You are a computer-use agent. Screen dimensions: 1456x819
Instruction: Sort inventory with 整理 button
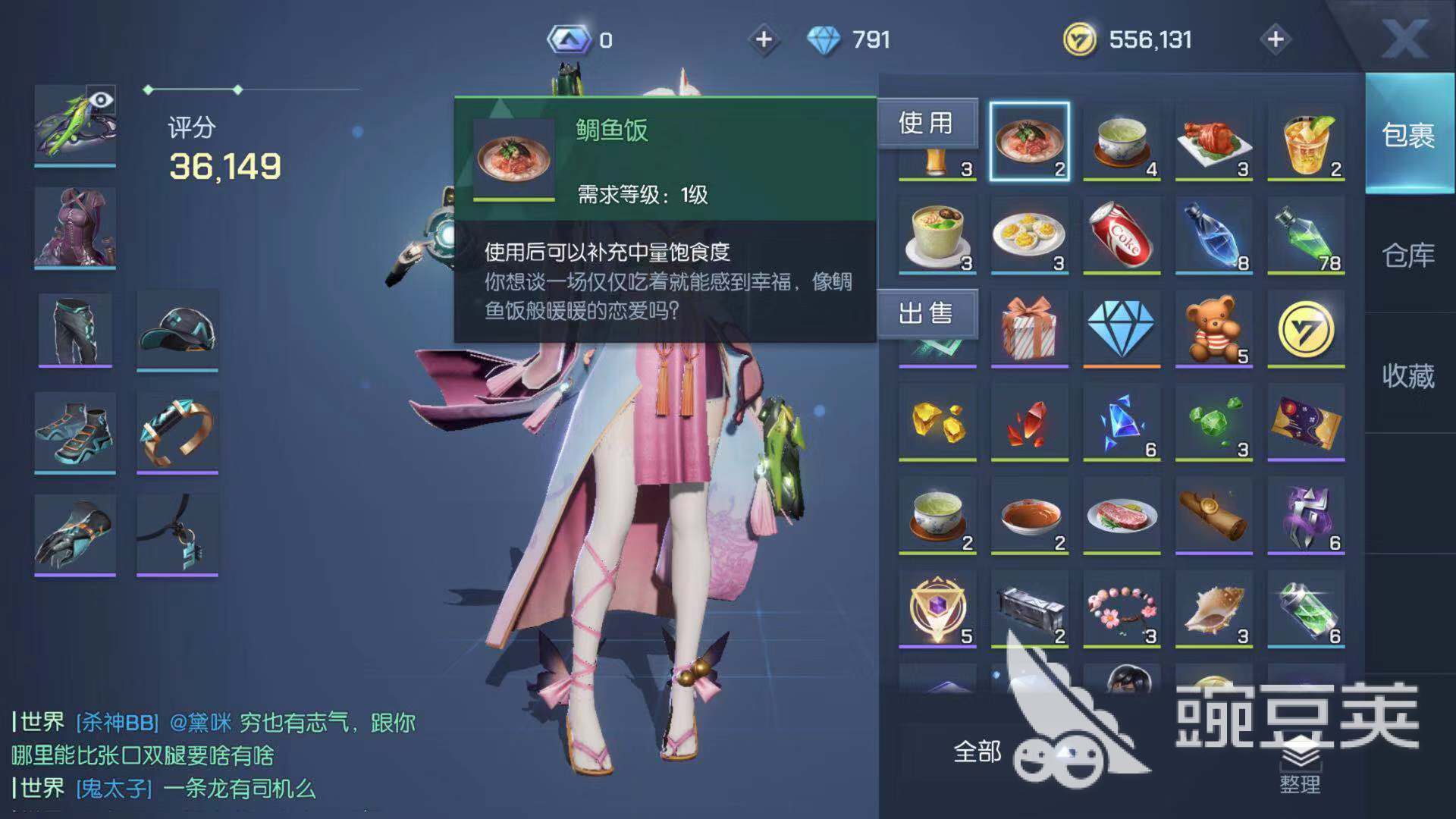point(1300,766)
